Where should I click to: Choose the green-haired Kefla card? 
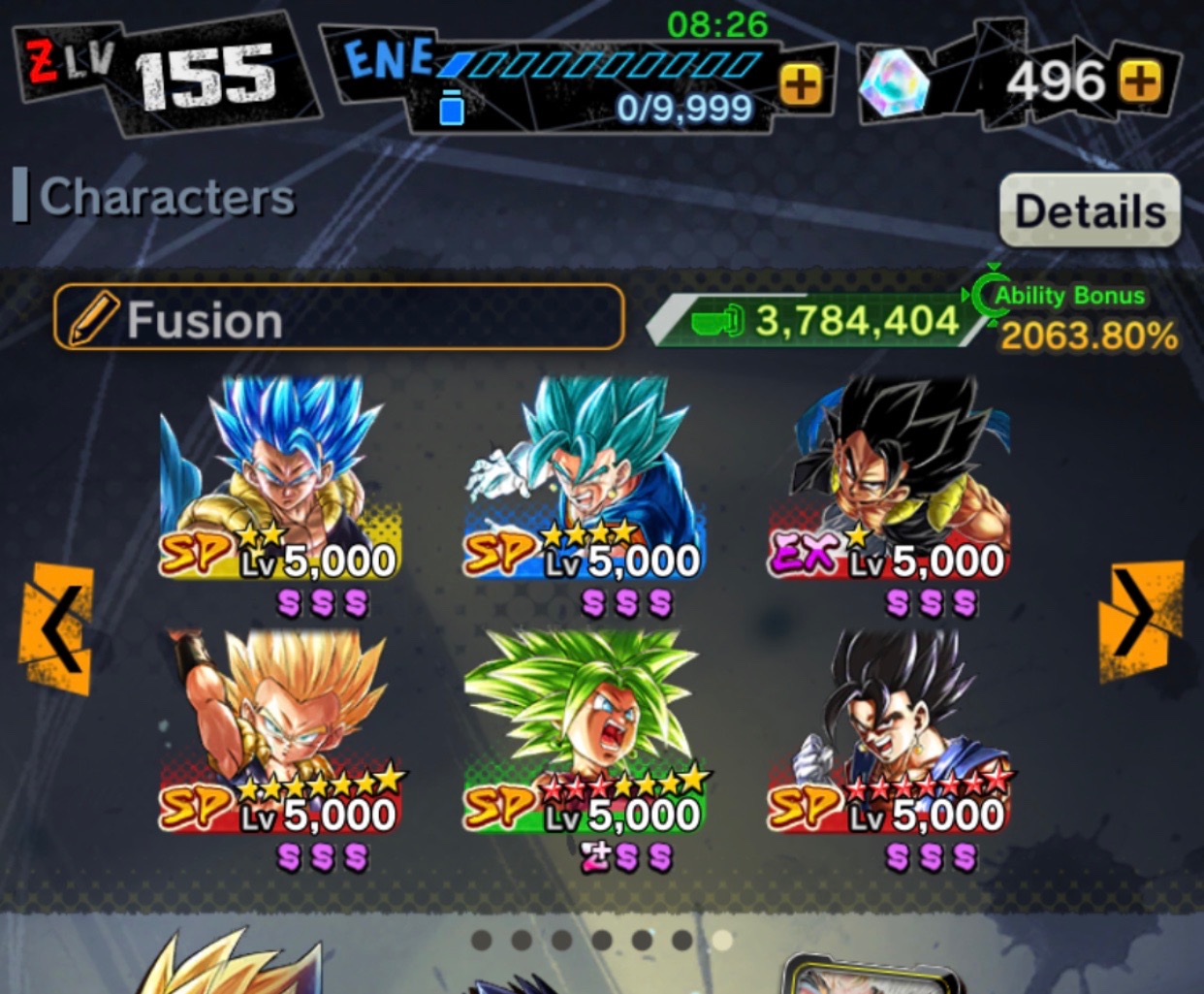click(585, 737)
